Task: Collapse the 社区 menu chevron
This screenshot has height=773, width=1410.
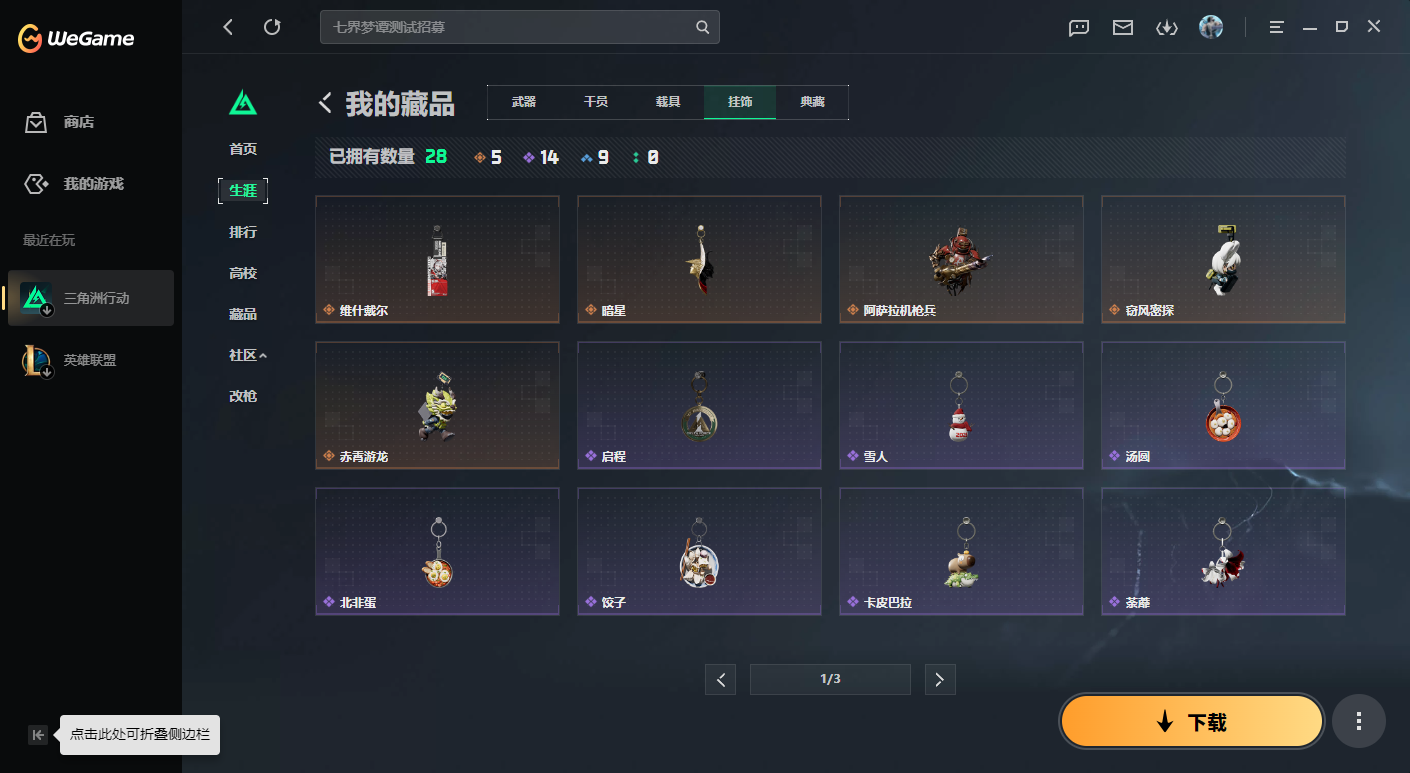Action: click(263, 355)
